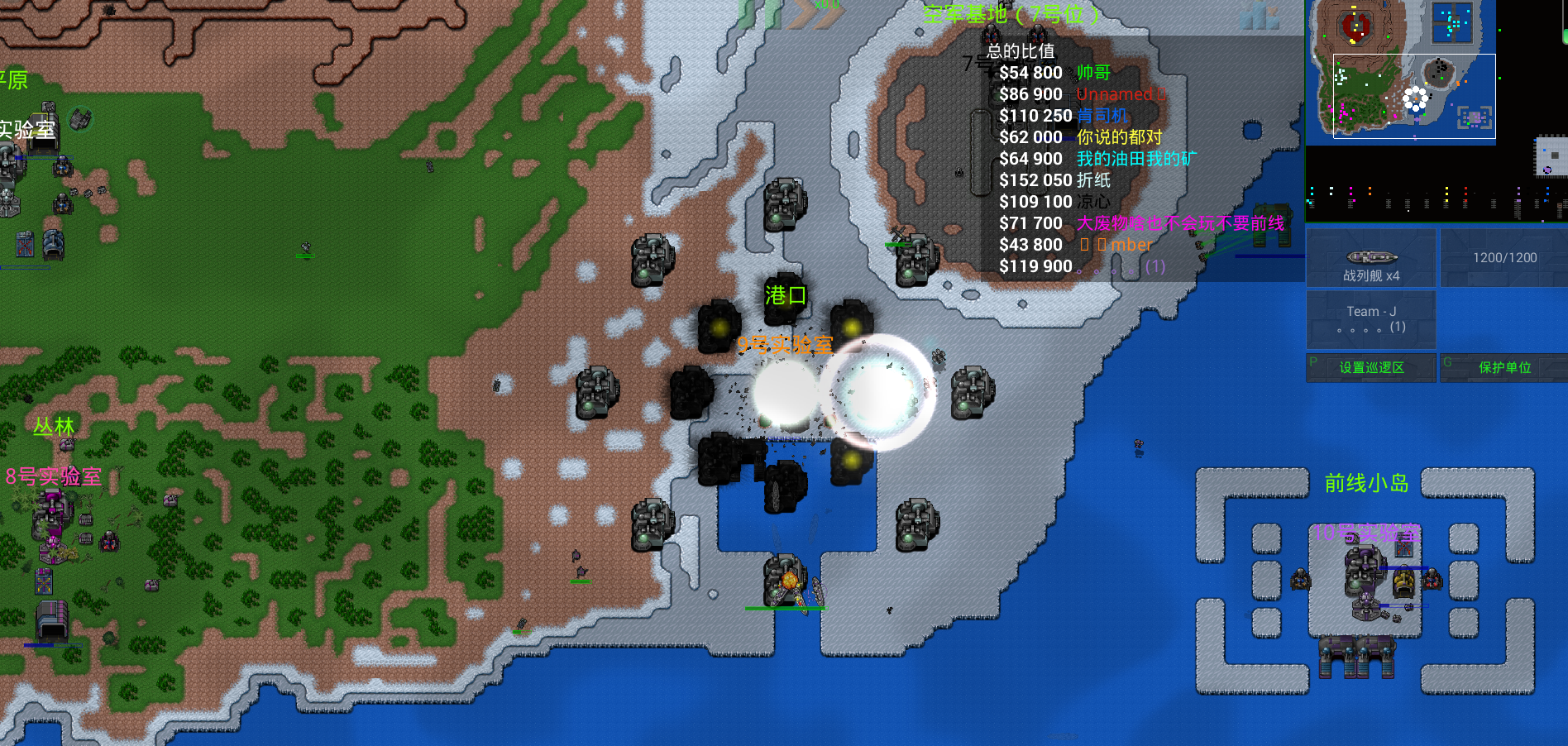This screenshot has width=1568, height=746.
Task: Toggle the blue bar-chart stats icon
Action: (1260, 16)
